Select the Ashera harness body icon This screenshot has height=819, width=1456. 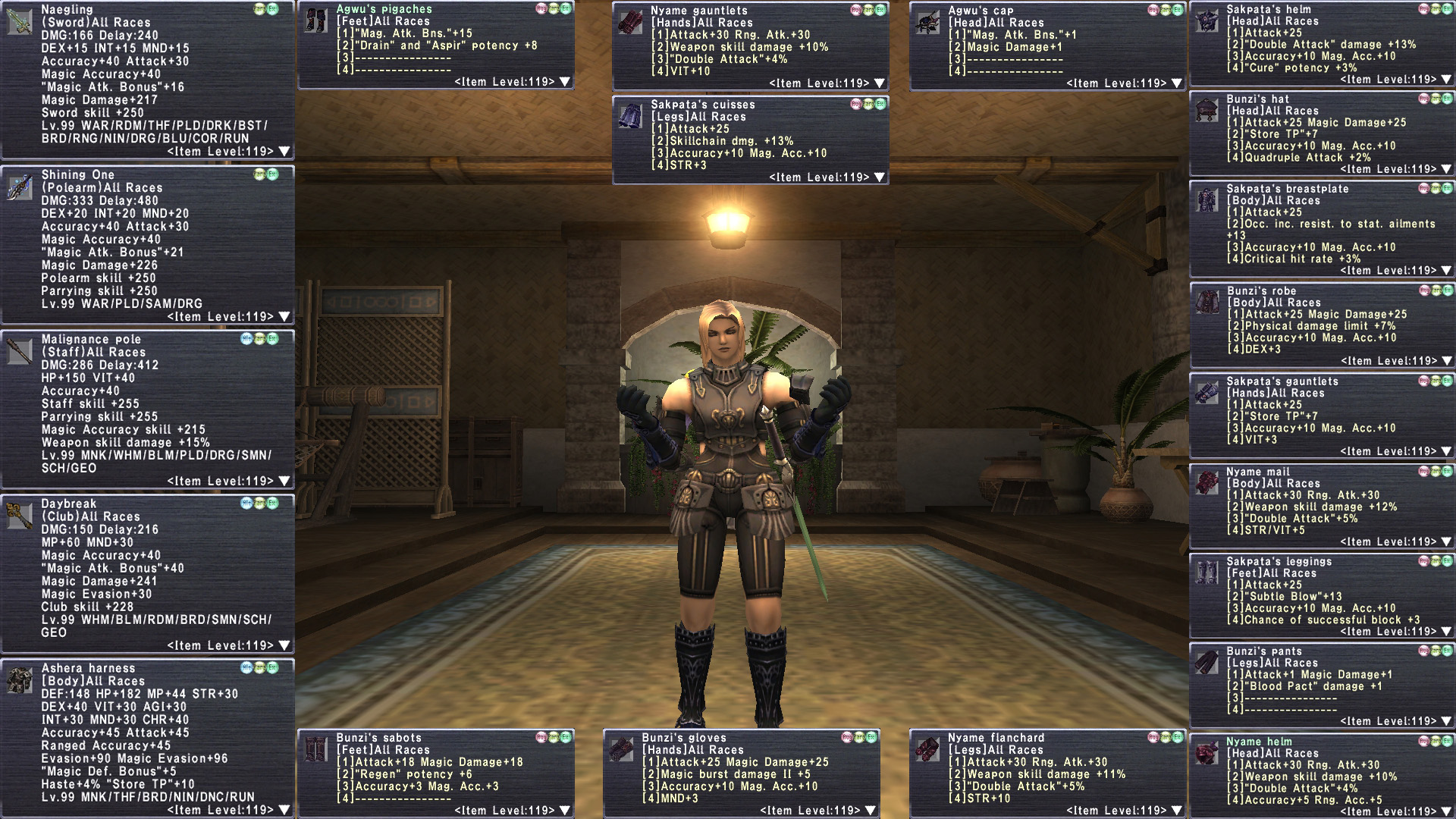tap(19, 680)
